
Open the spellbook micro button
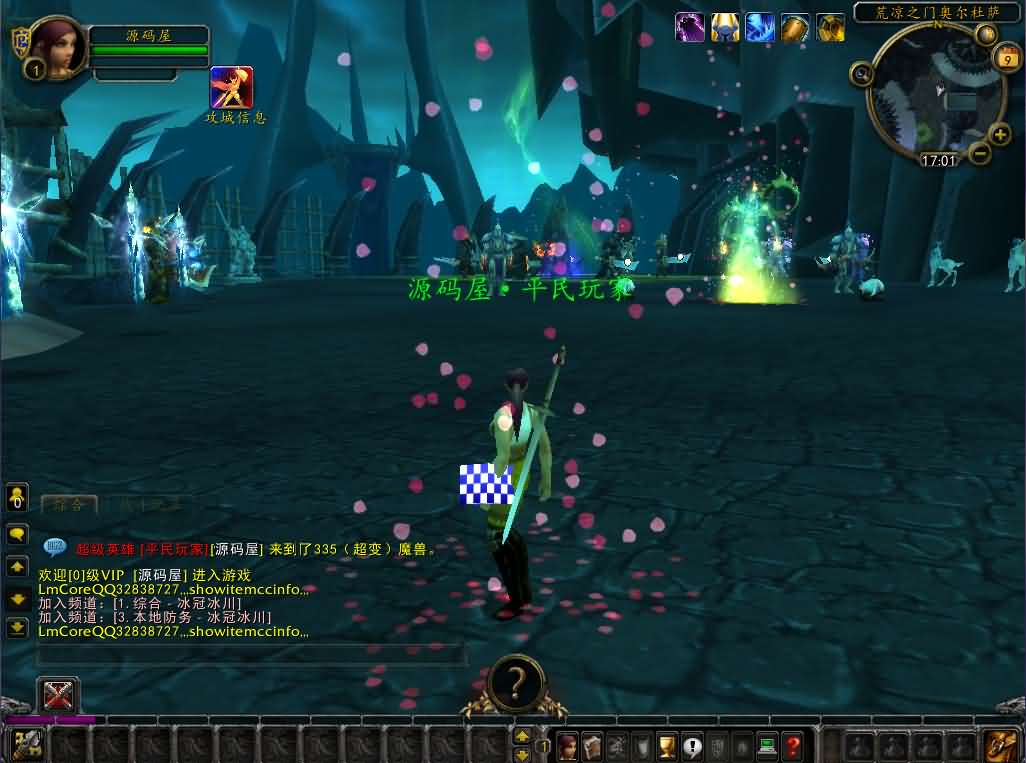[593, 745]
